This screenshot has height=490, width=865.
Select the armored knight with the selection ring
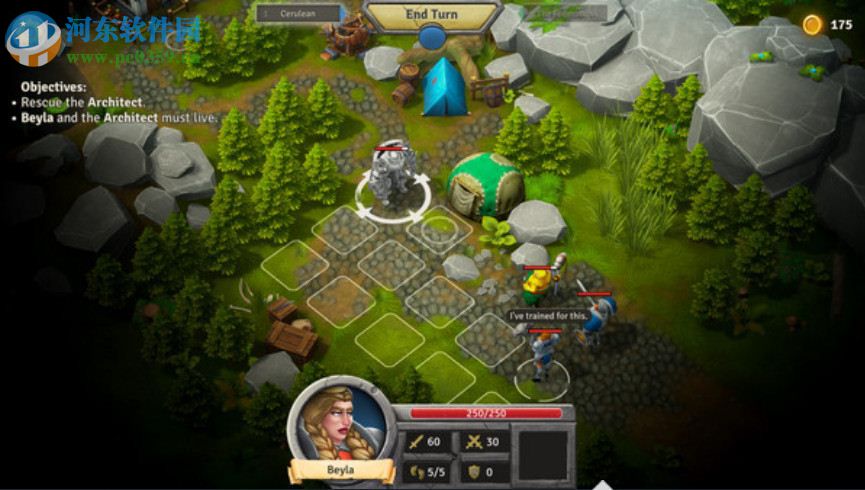coord(388,180)
